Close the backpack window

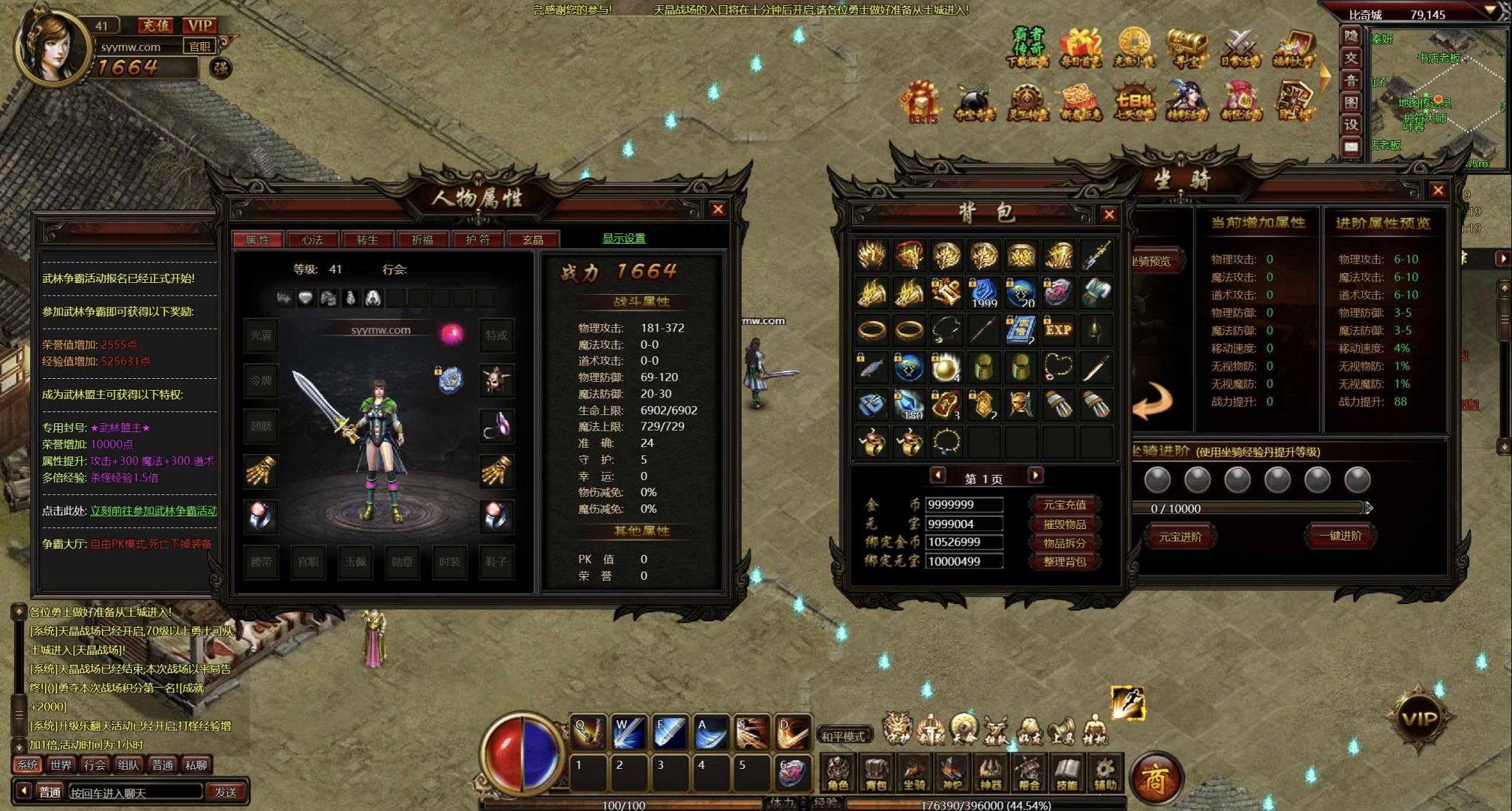pos(1109,215)
